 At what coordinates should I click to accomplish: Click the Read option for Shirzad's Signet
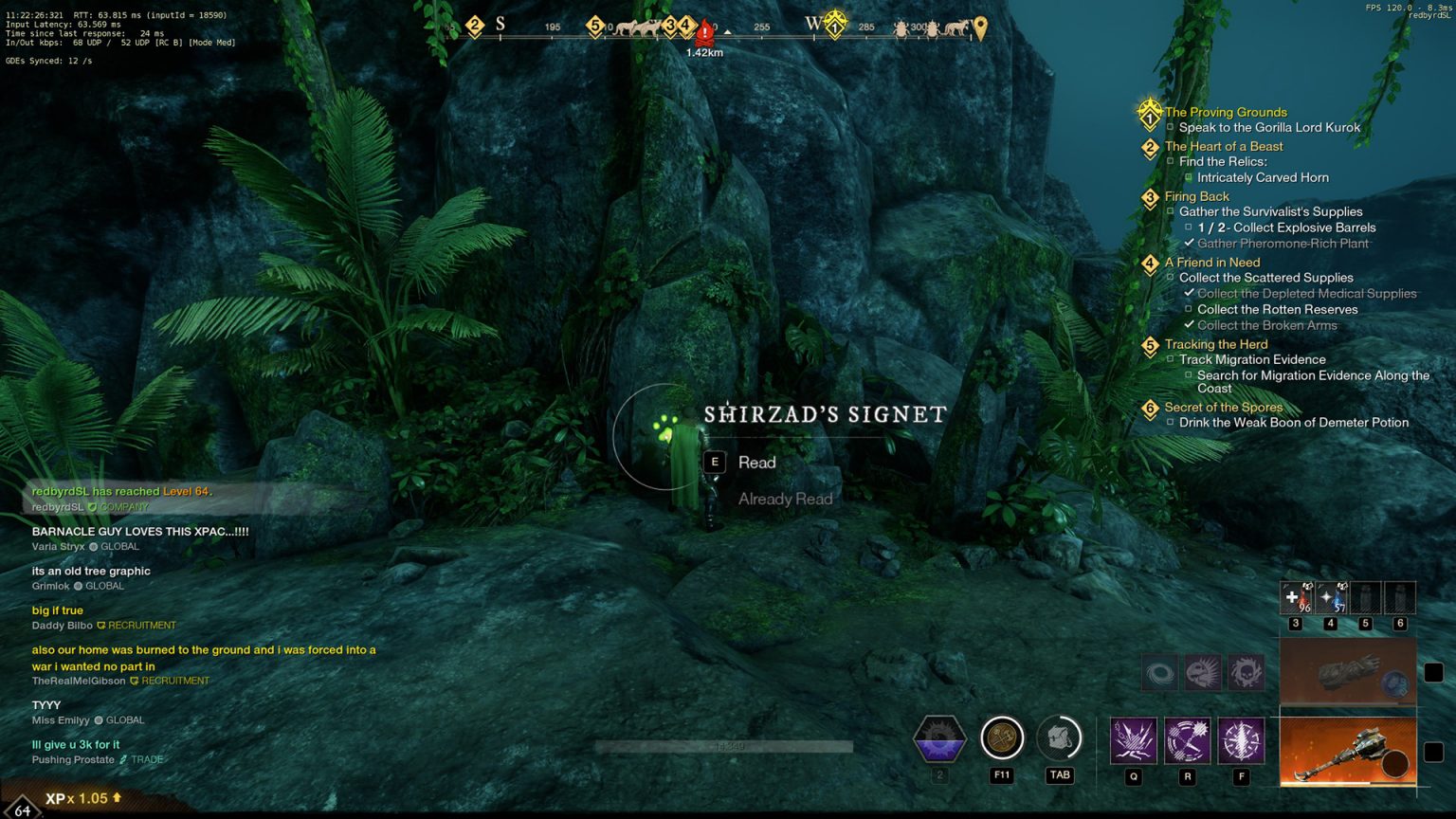pos(755,463)
